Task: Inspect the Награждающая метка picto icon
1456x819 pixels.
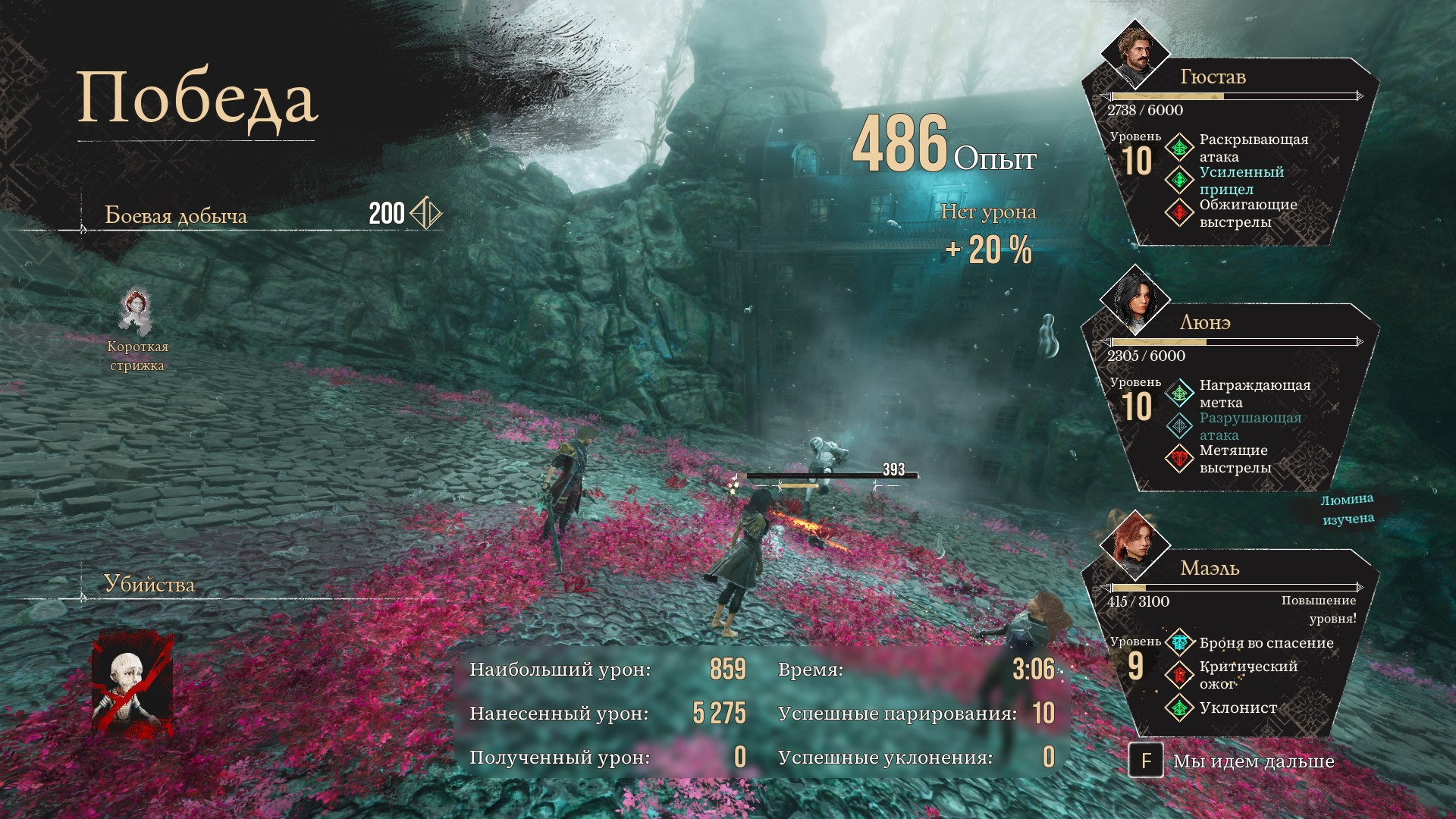Action: (1180, 394)
